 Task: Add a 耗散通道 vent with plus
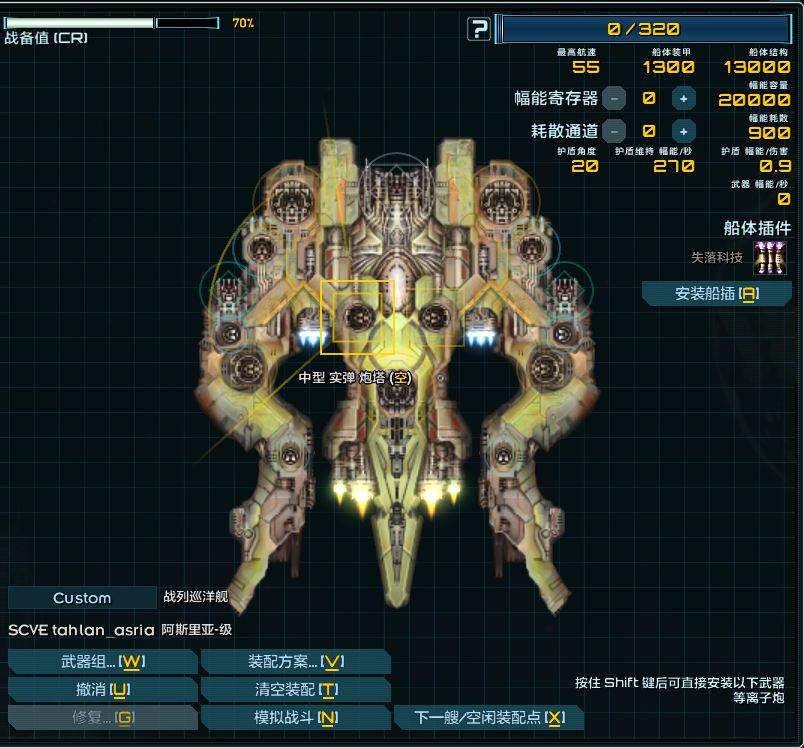[683, 131]
